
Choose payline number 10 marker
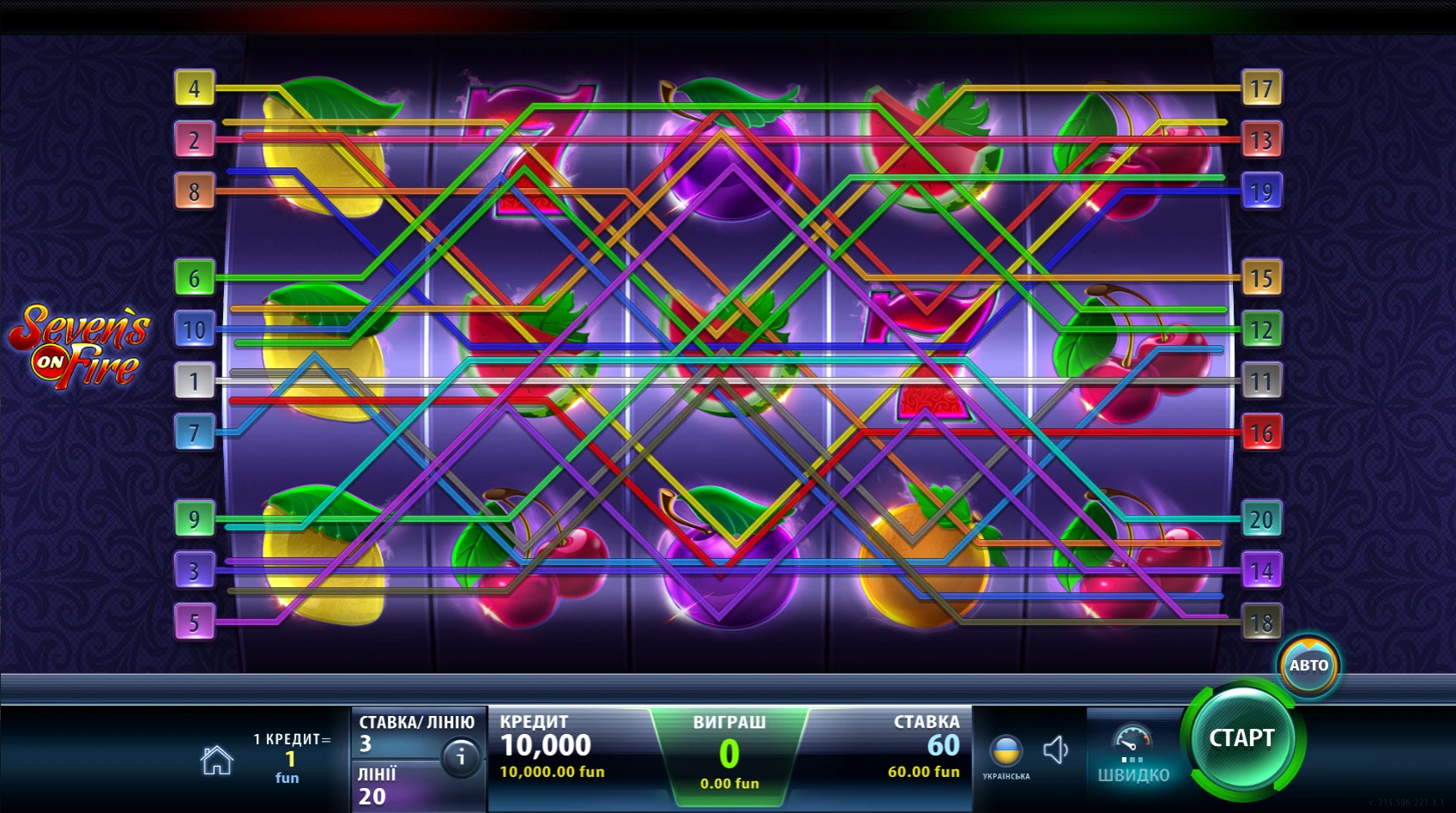(x=195, y=330)
